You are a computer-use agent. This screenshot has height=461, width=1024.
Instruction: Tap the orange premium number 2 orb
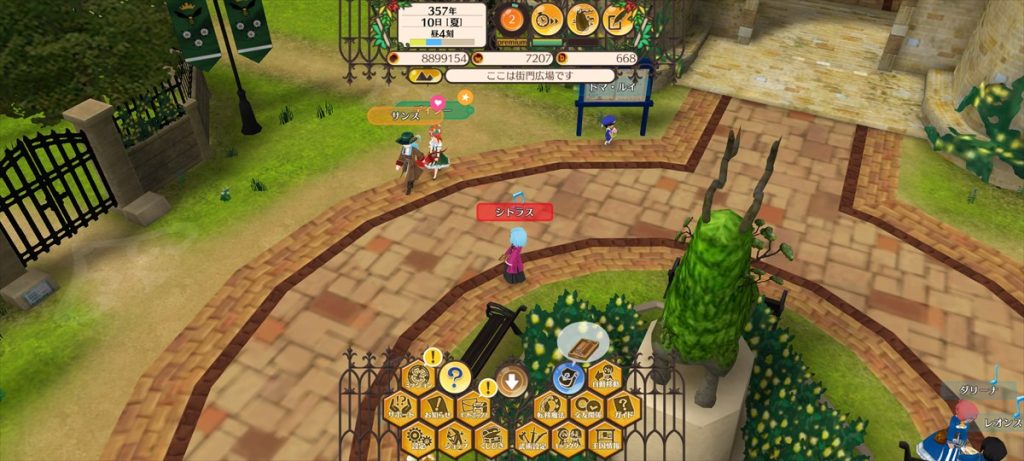point(512,18)
